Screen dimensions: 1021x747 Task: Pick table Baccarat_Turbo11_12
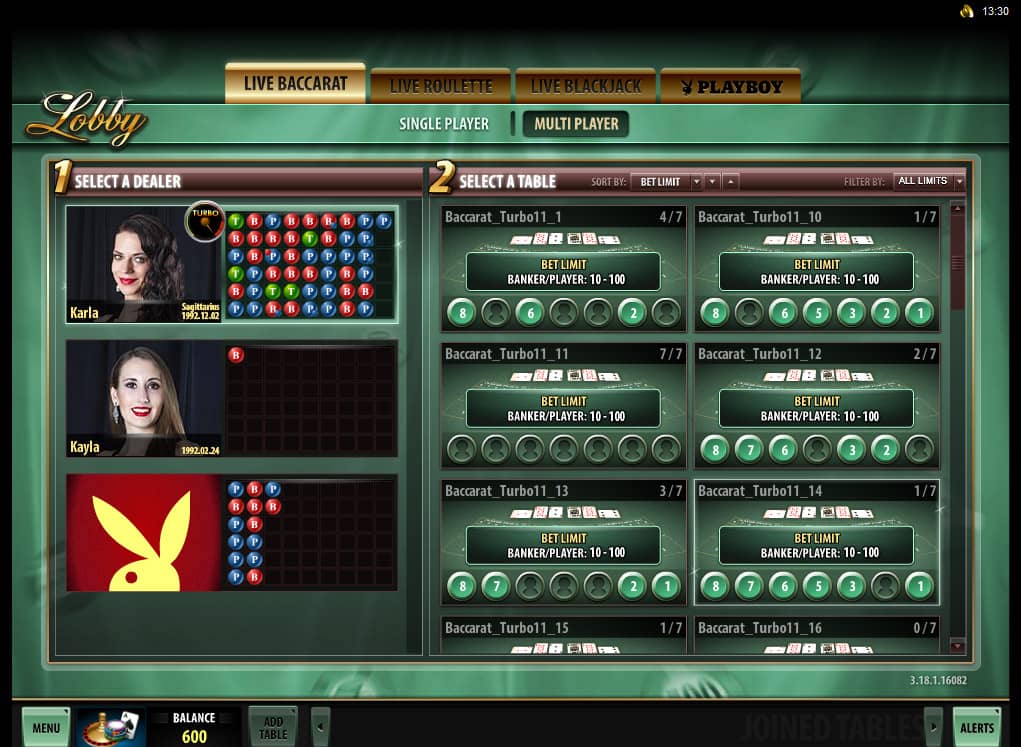(817, 407)
